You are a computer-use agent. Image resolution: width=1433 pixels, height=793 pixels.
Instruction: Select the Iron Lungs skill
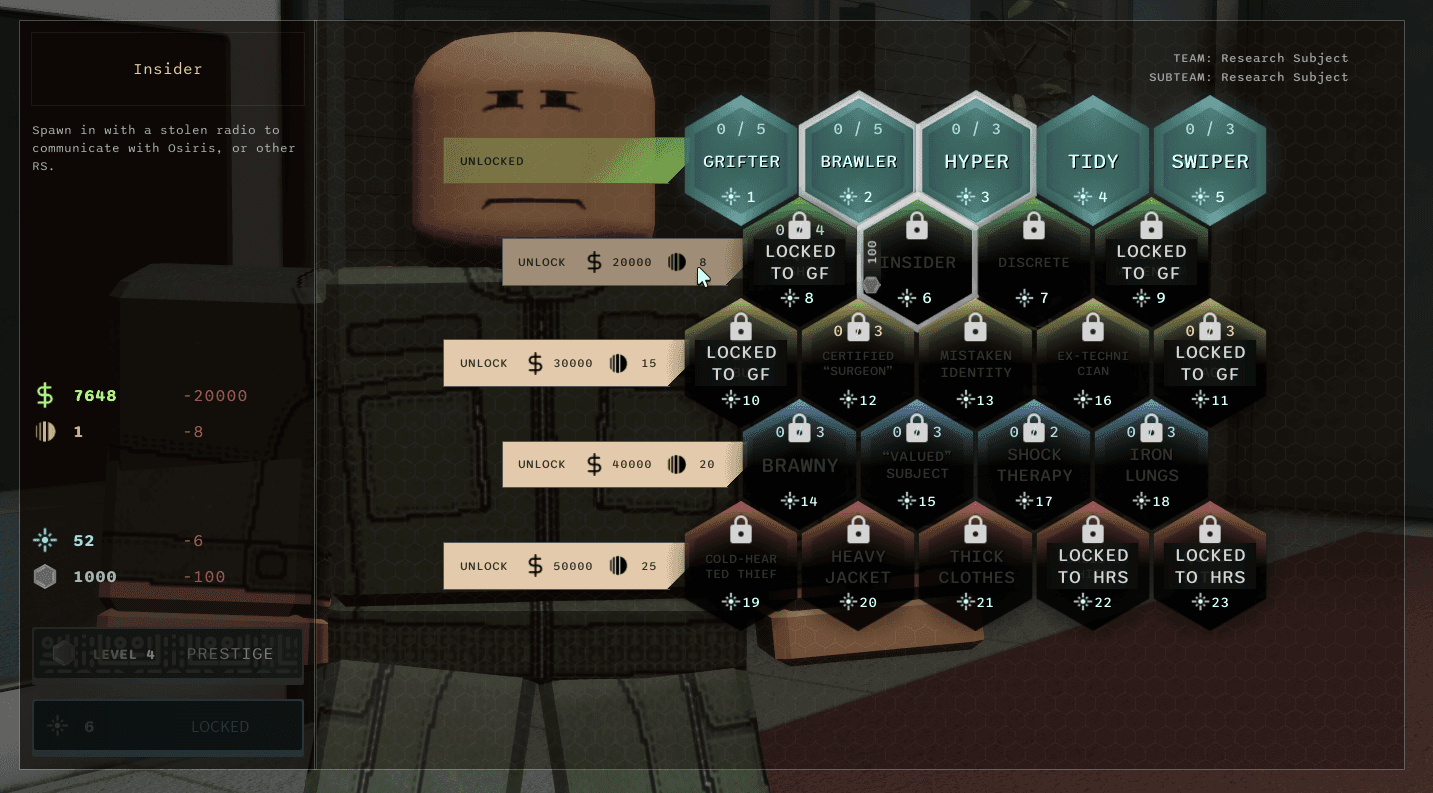pyautogui.click(x=1152, y=465)
